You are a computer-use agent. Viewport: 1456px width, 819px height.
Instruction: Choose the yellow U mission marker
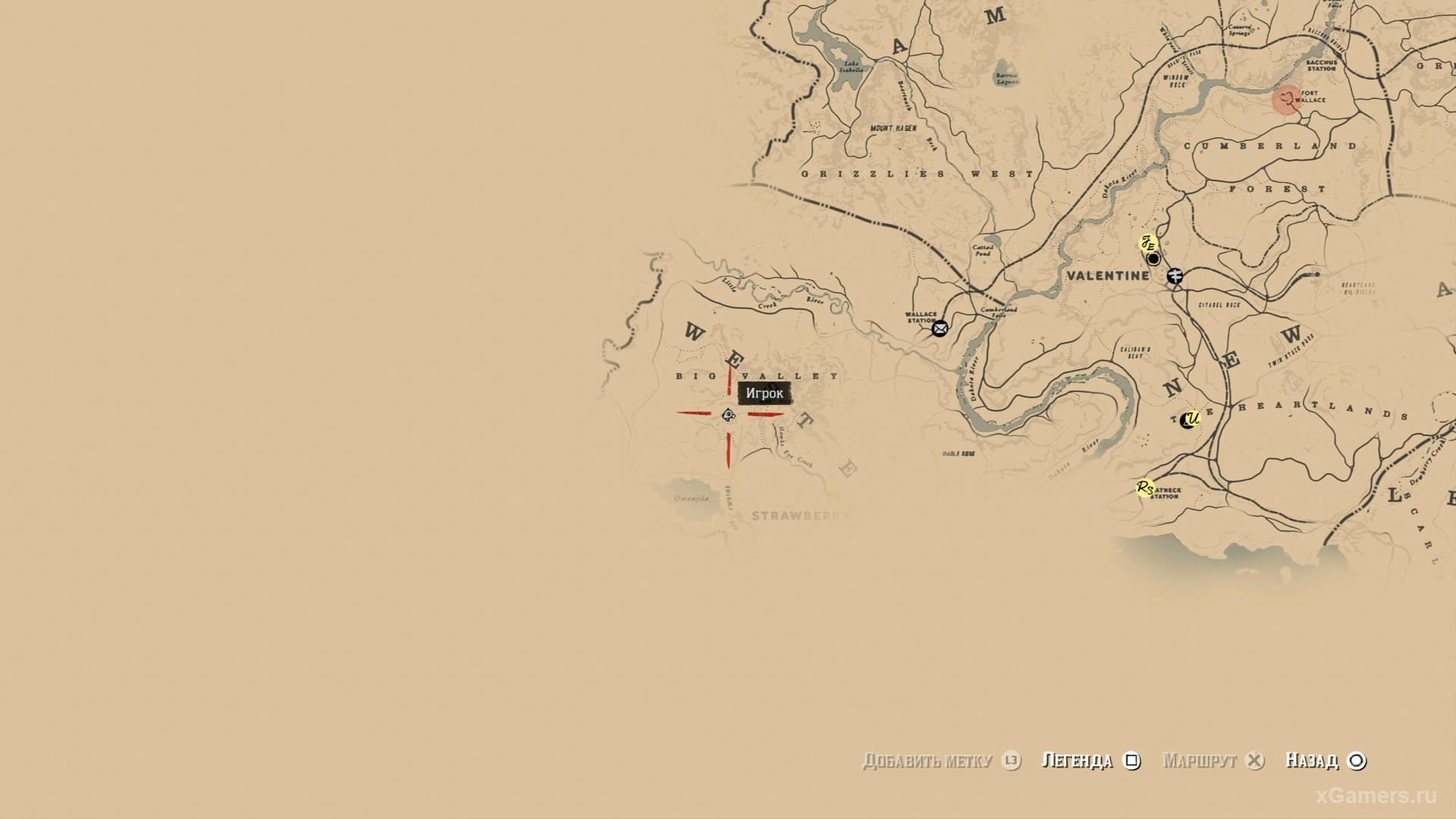(1192, 418)
